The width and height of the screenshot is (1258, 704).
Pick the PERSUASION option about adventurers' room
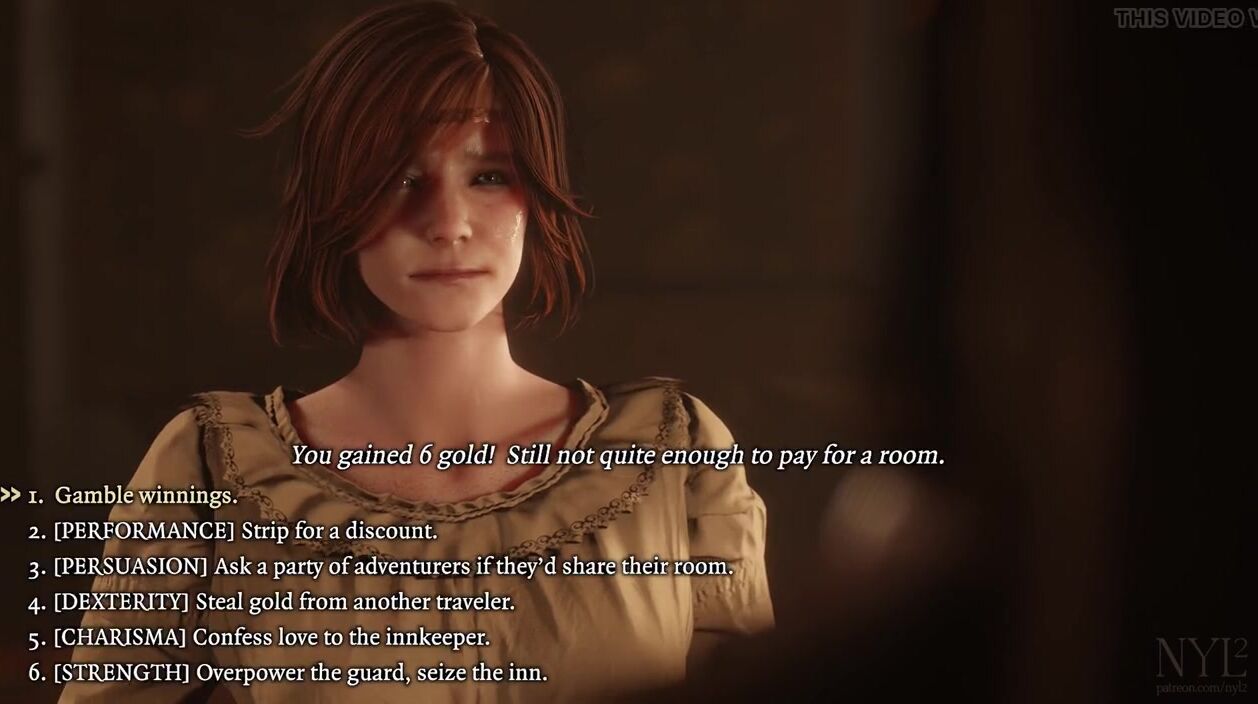pyautogui.click(x=393, y=567)
